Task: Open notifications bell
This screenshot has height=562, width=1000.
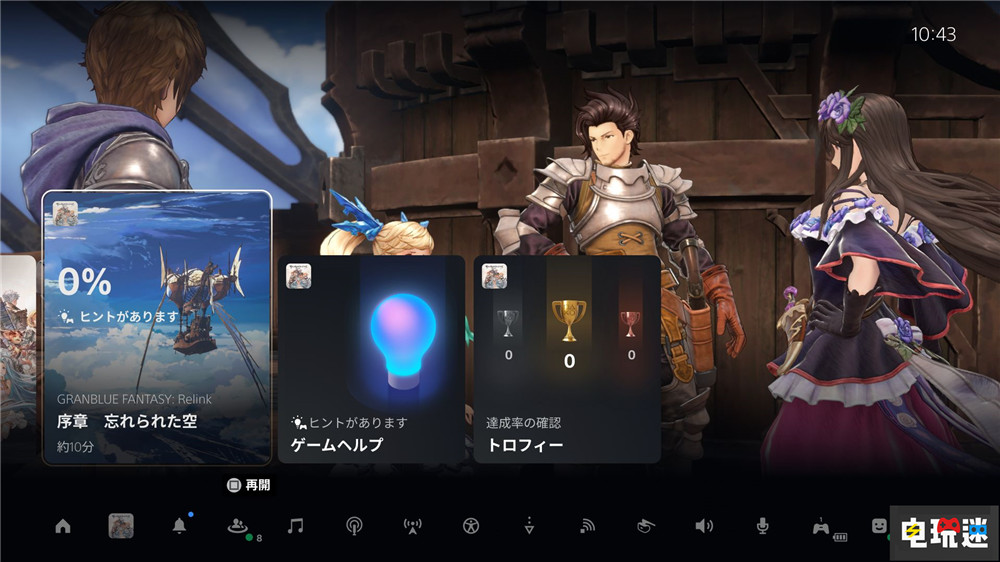Action: coord(180,526)
